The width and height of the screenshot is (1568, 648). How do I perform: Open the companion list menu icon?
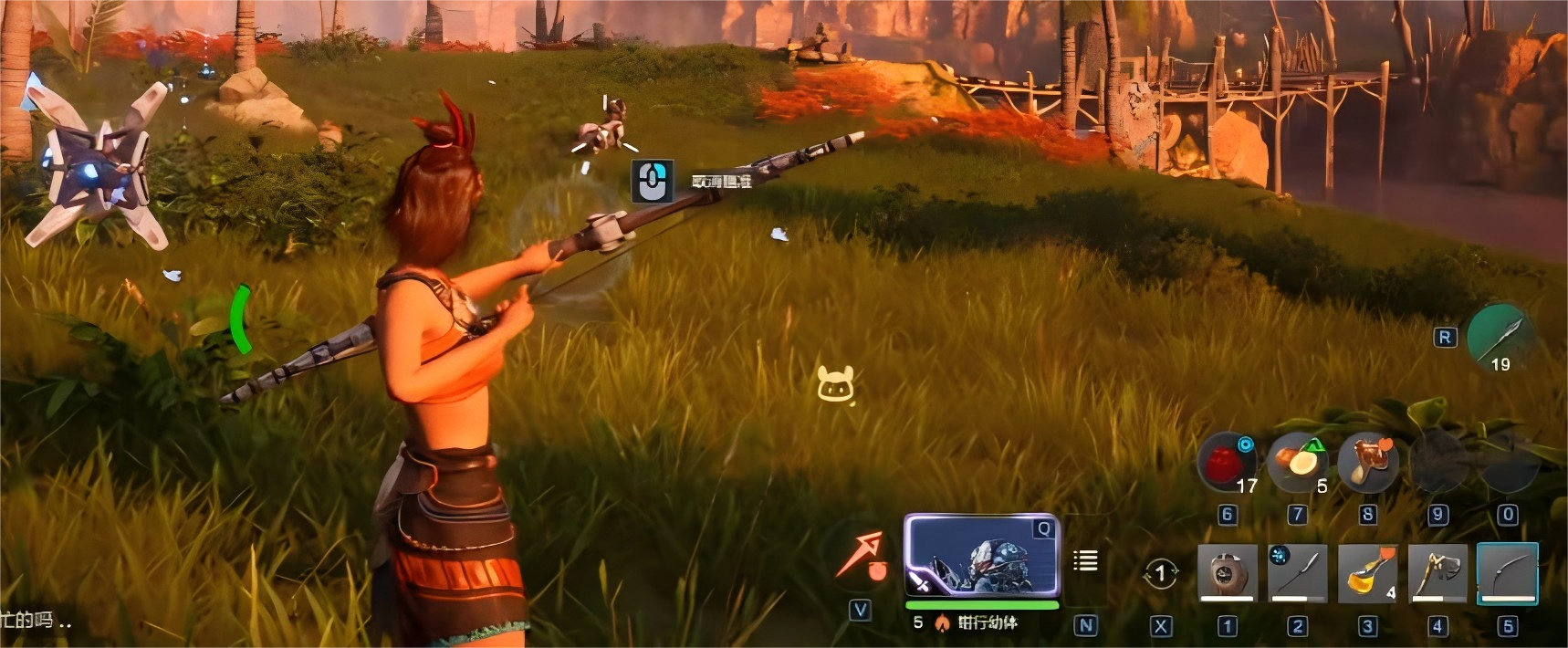click(x=1085, y=560)
